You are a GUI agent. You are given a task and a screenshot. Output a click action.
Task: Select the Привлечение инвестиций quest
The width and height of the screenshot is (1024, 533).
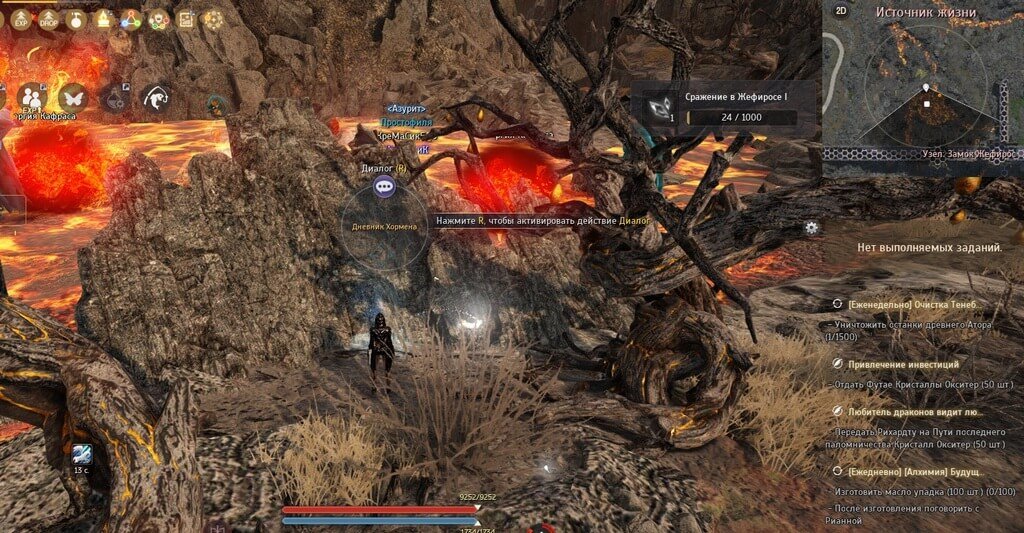pyautogui.click(x=903, y=365)
